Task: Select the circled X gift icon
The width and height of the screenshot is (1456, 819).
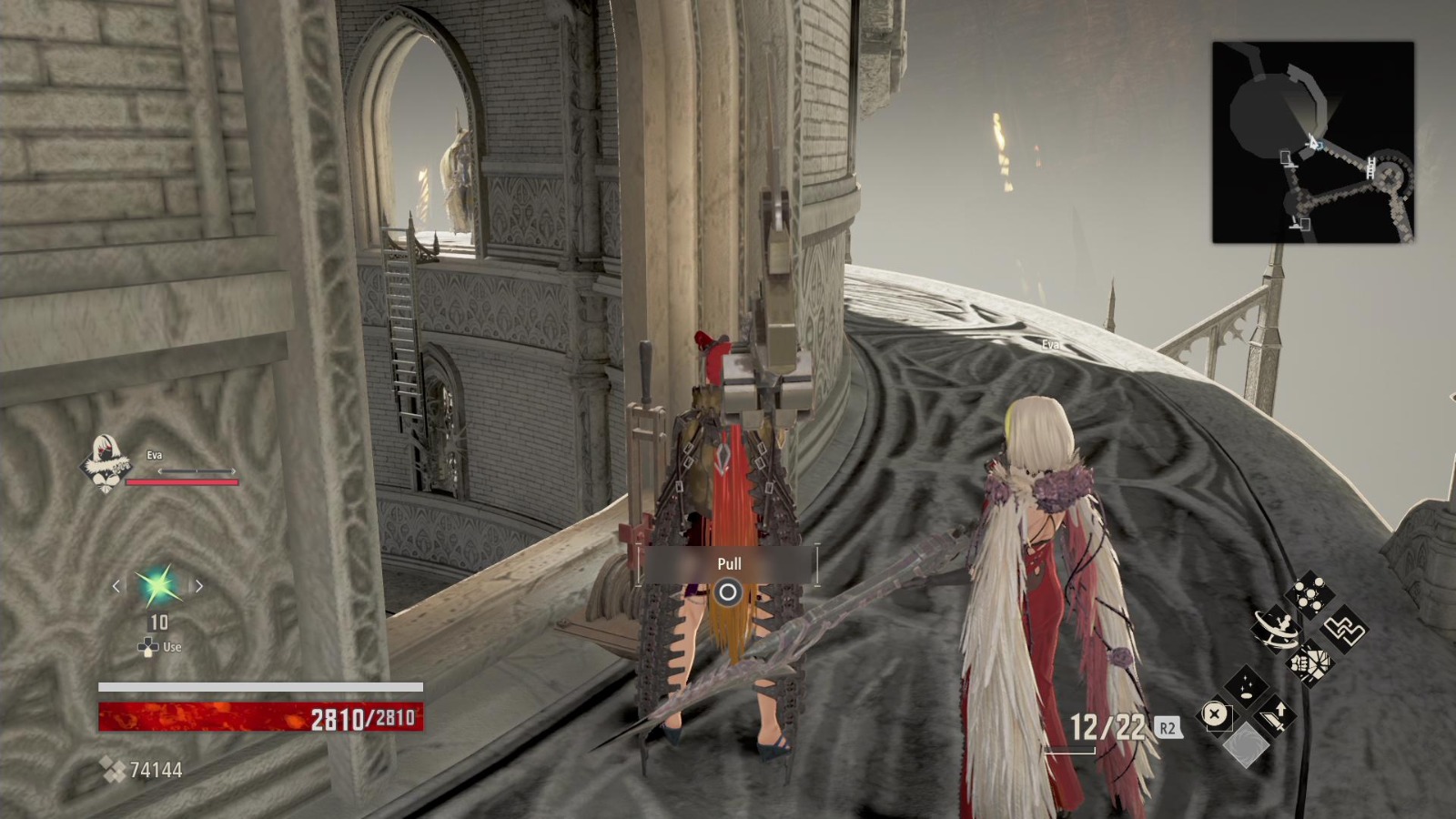Action: point(1217,713)
